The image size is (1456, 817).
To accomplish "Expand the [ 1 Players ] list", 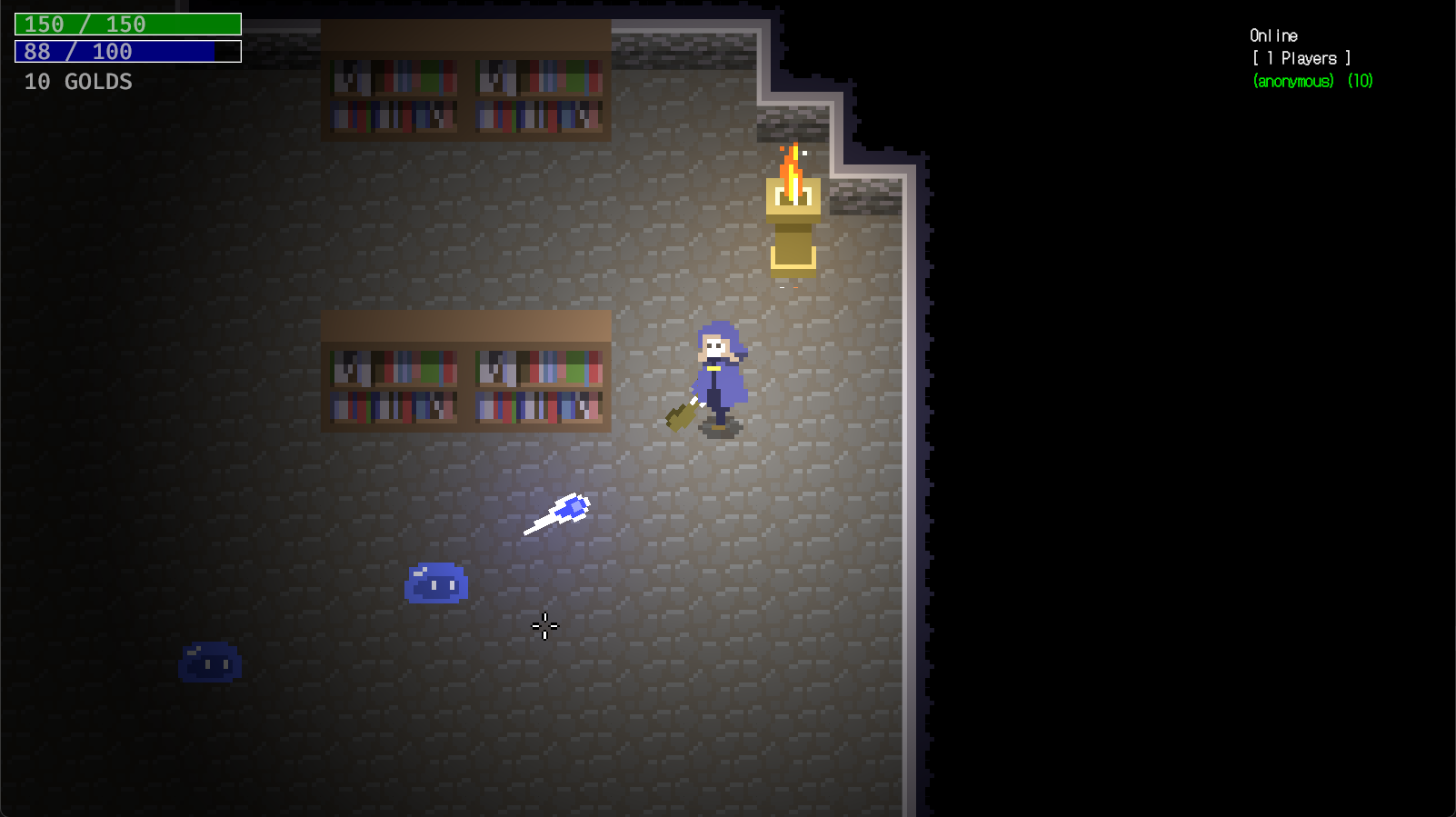I will point(1297,57).
